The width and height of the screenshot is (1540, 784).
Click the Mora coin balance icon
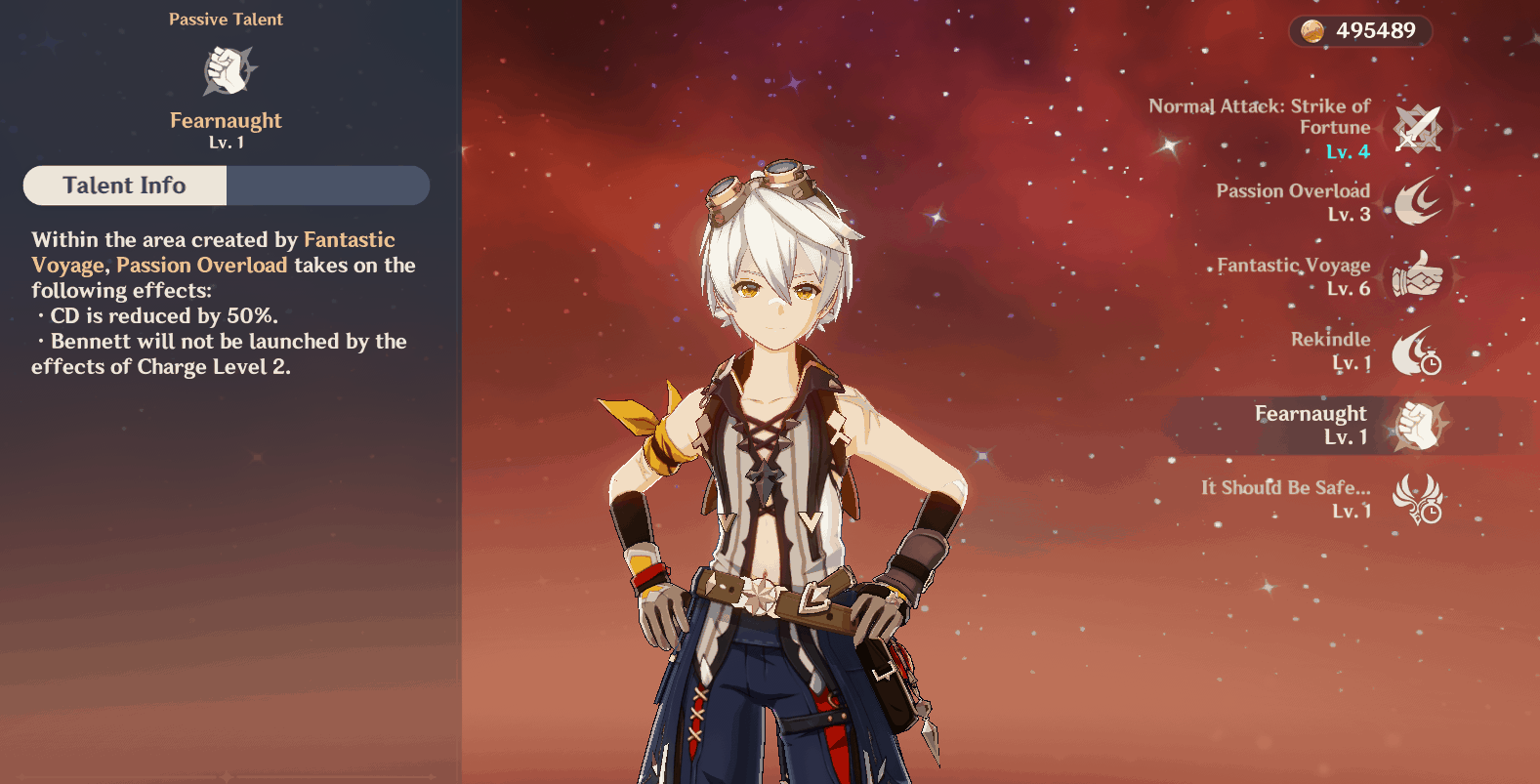[x=1312, y=31]
